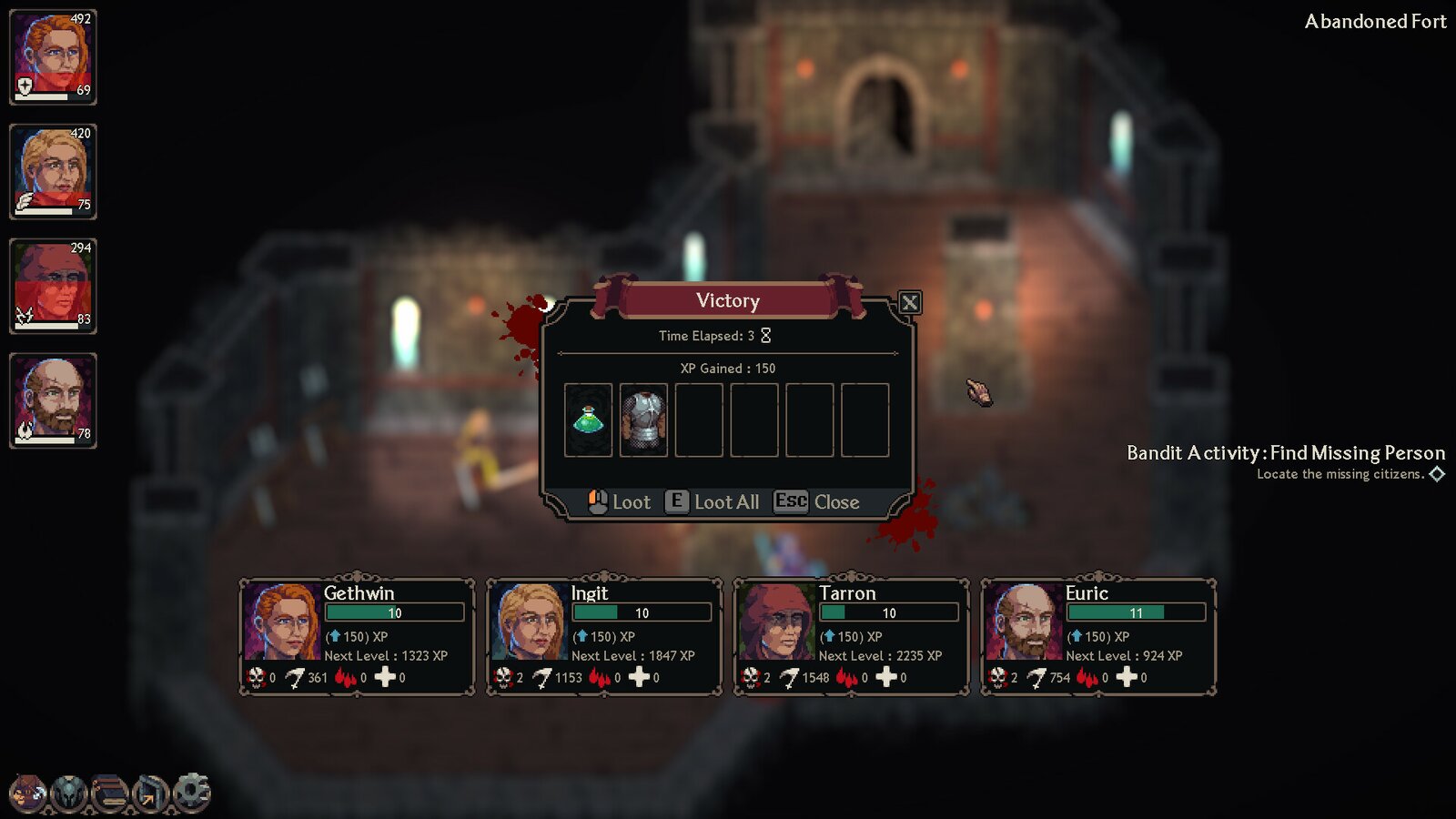Select the green potion loot slot
The height and width of the screenshot is (819, 1456).
(588, 420)
